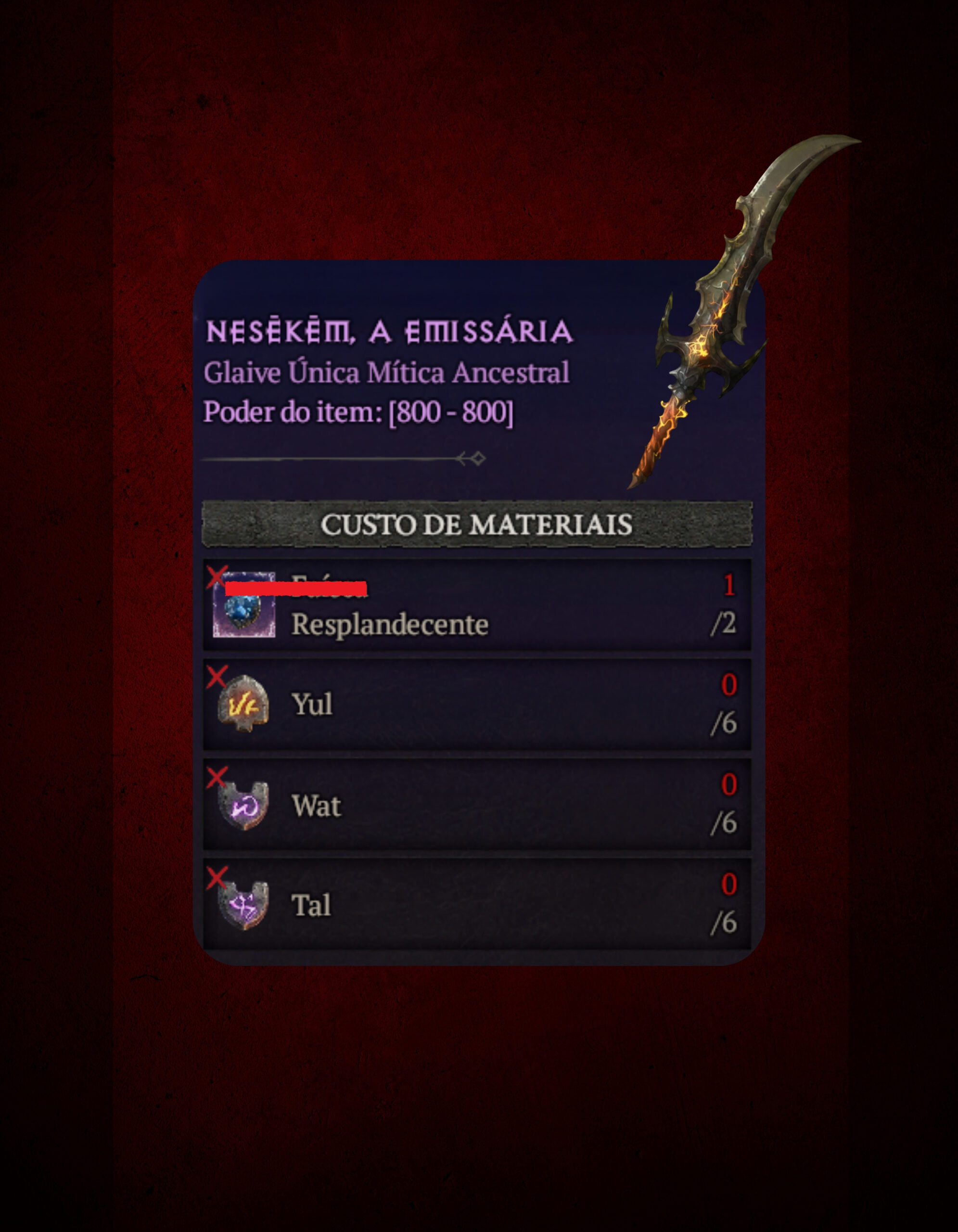Click the Tal rune material row
958x1232 pixels.
pos(476,904)
